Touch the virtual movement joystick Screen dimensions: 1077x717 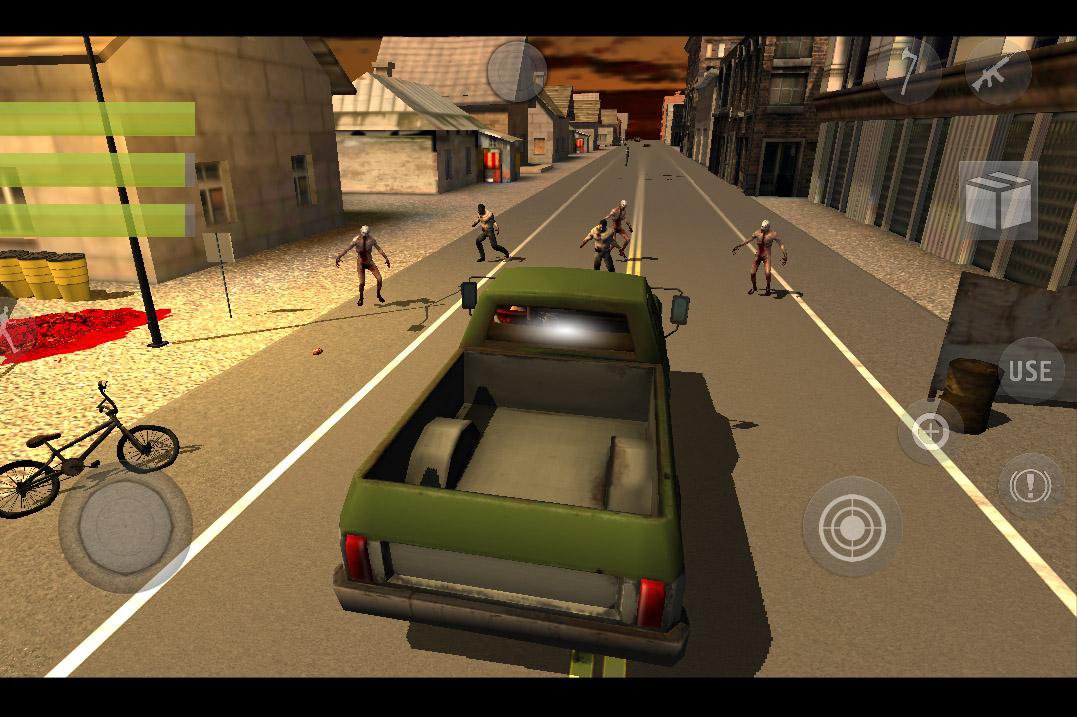[125, 526]
